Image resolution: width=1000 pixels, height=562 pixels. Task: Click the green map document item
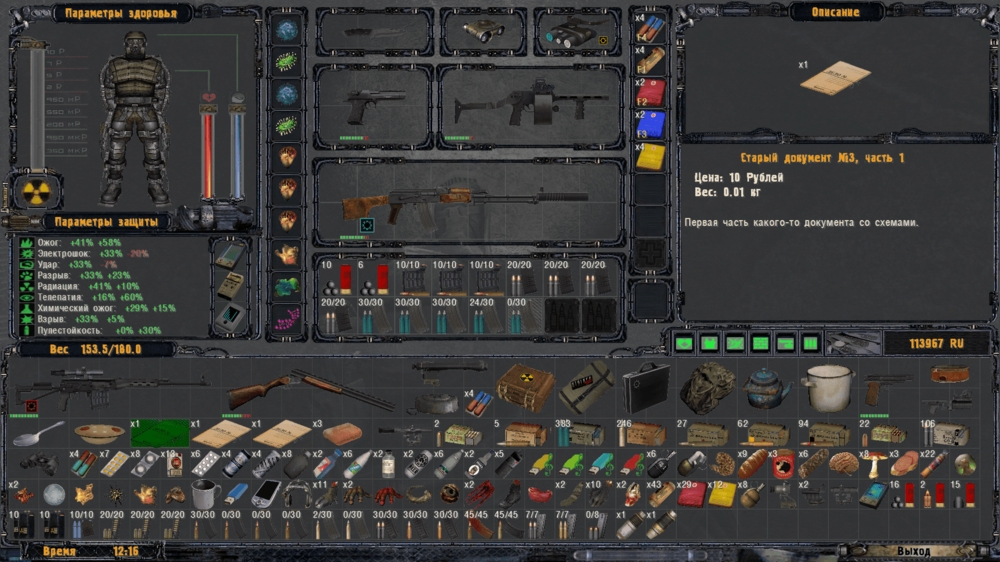(159, 434)
